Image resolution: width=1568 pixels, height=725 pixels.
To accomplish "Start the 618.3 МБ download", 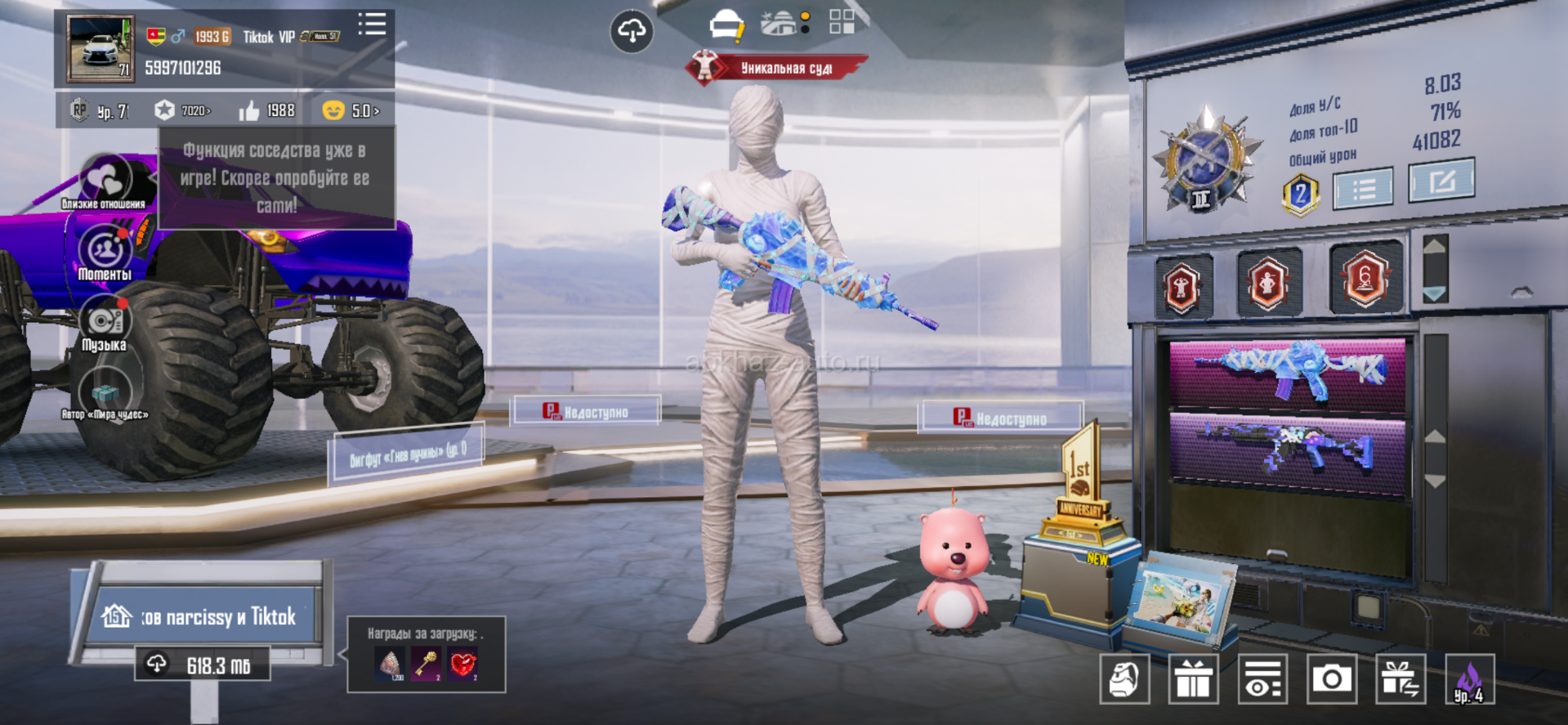I will coord(203,665).
